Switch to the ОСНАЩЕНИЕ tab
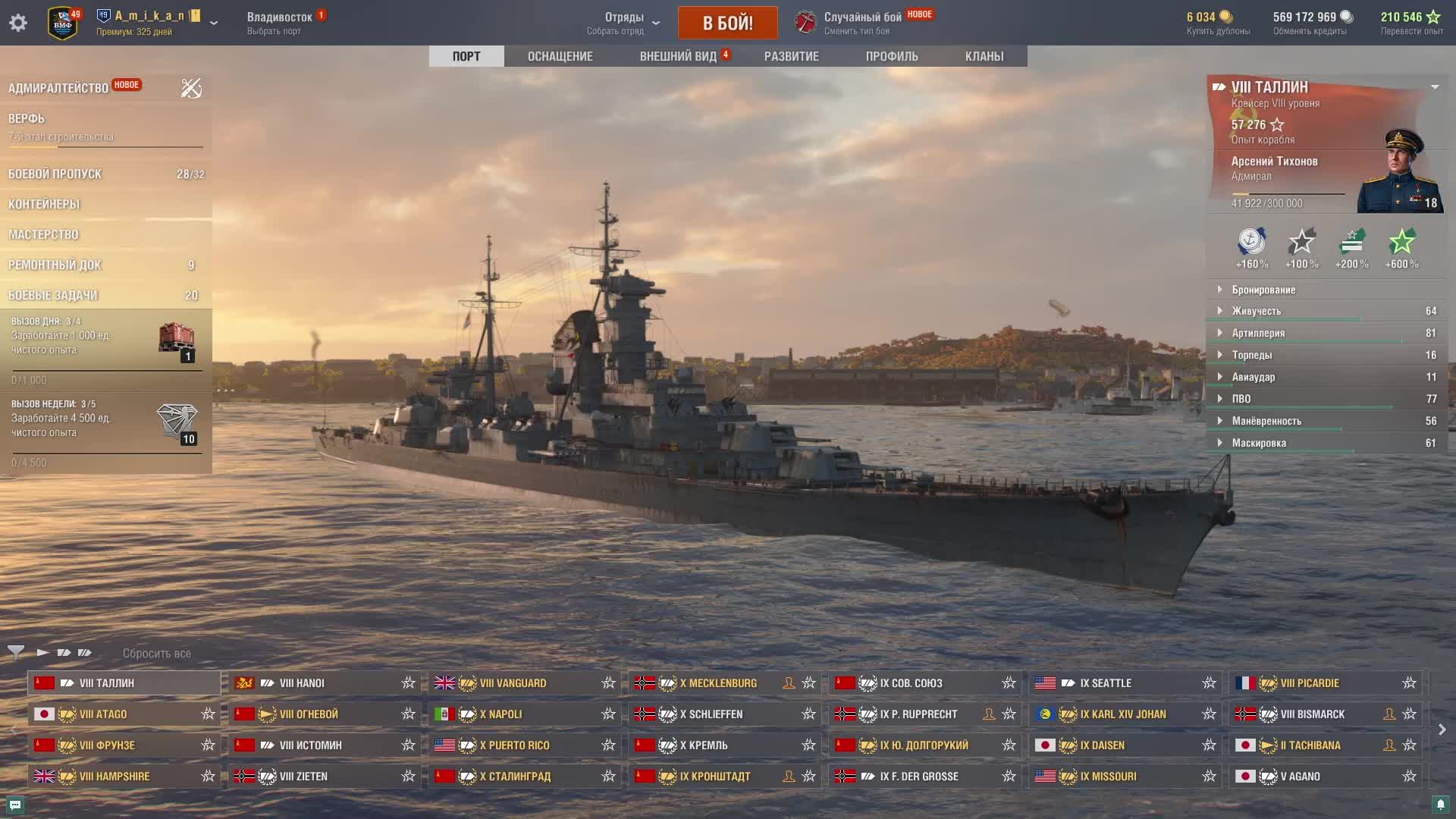The width and height of the screenshot is (1456, 819). pos(560,56)
